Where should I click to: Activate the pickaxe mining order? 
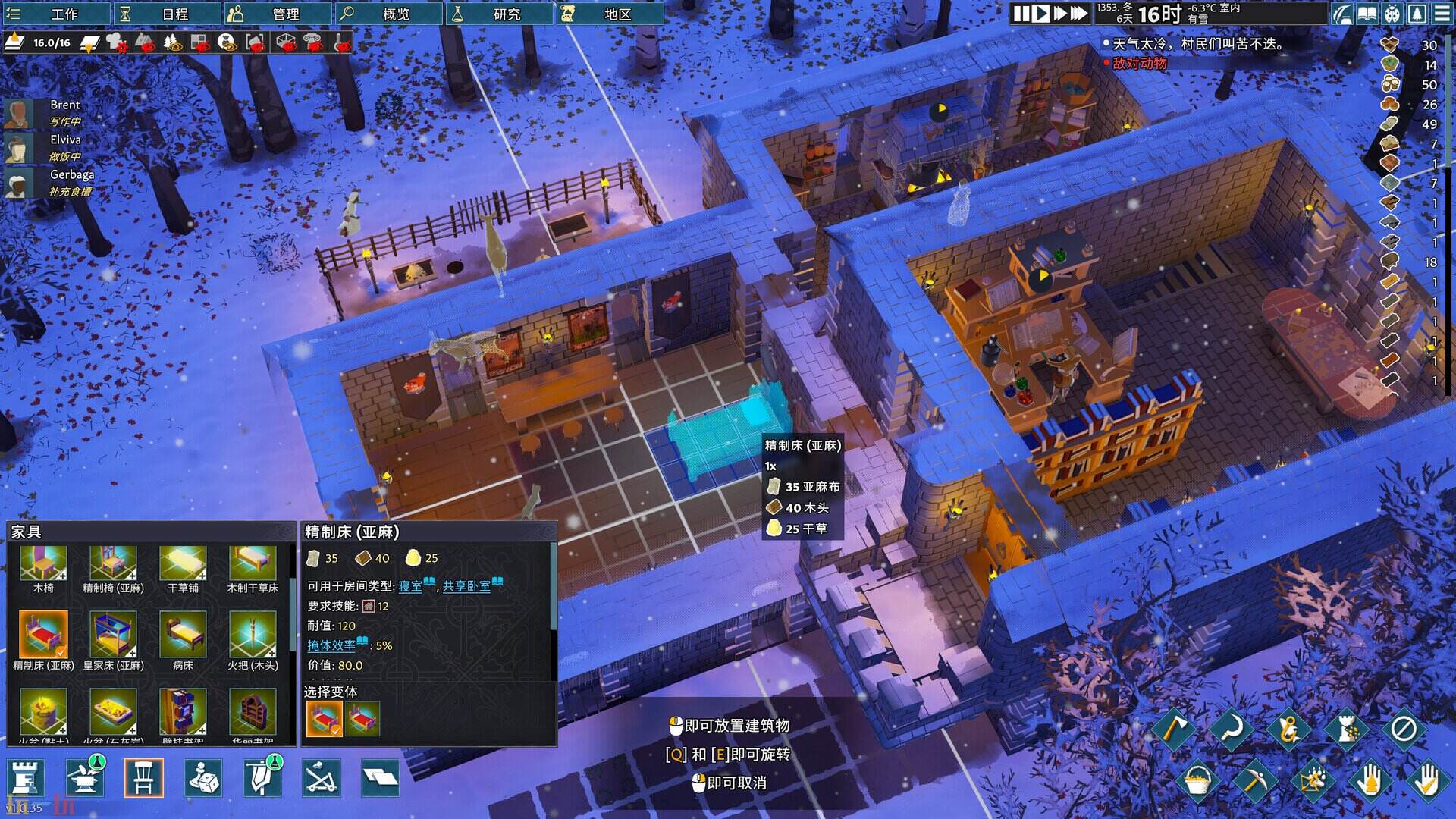(x=1254, y=780)
